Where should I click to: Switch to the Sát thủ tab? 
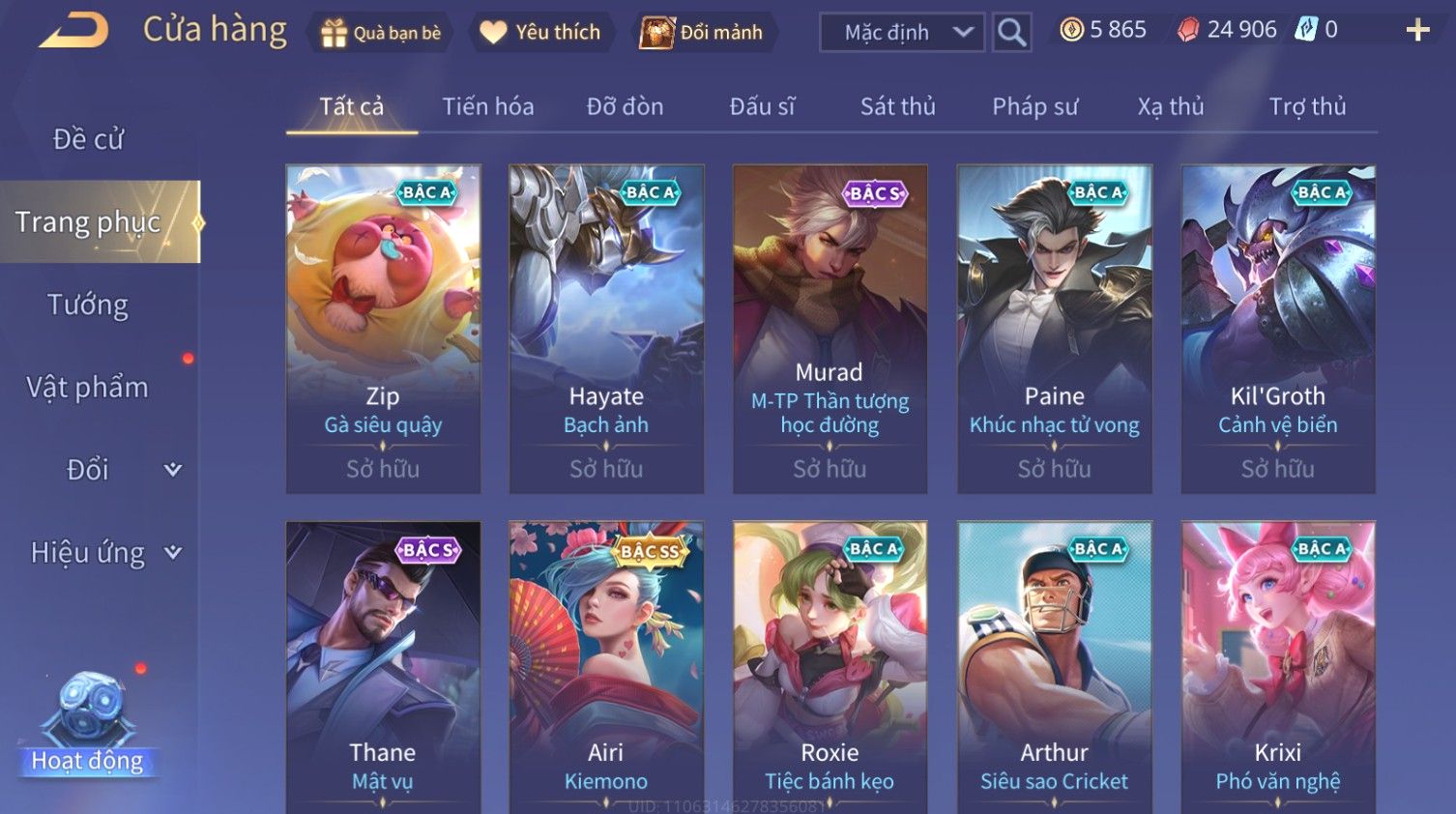pyautogui.click(x=897, y=106)
